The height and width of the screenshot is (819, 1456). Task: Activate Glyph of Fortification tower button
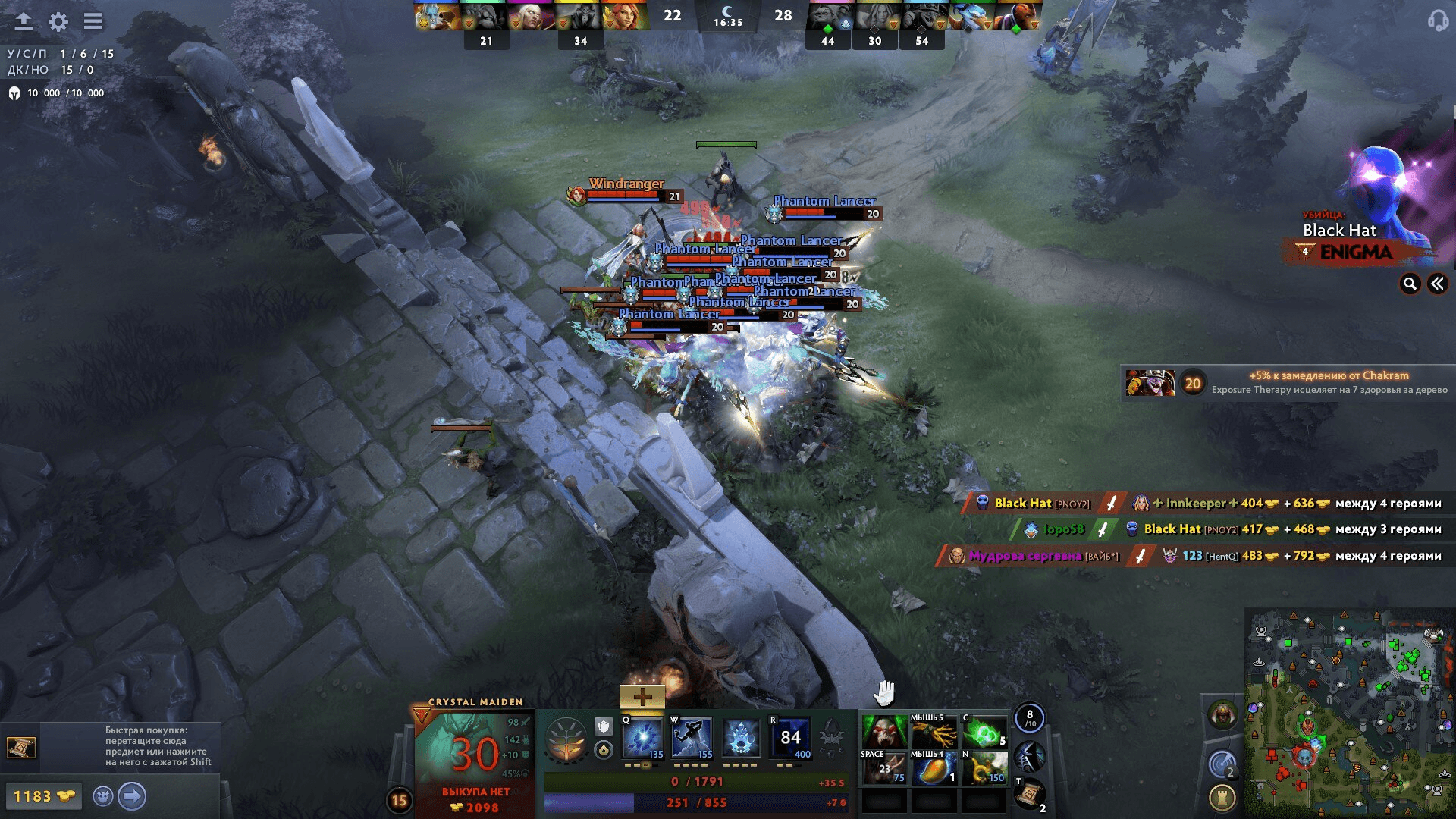point(1222,797)
